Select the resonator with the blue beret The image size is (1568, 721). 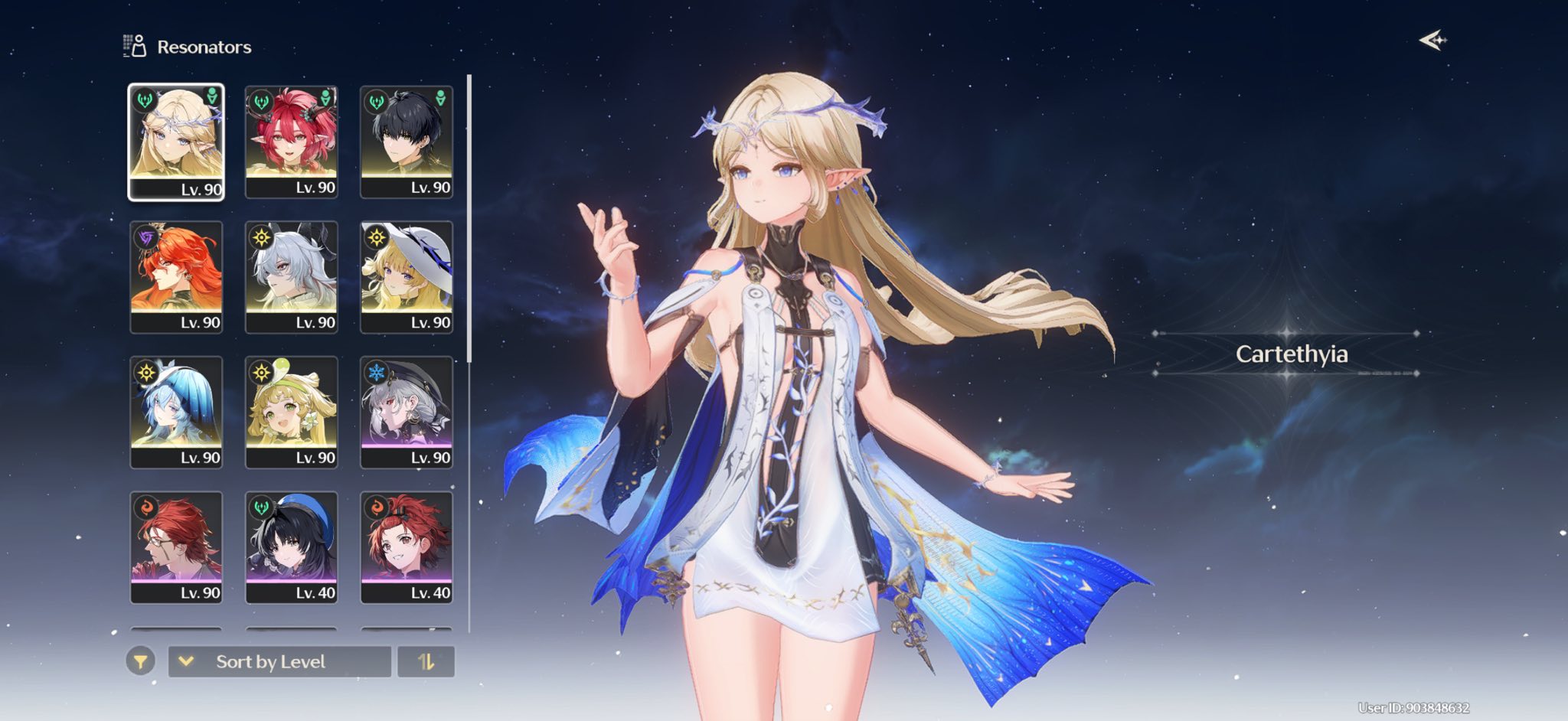[292, 546]
